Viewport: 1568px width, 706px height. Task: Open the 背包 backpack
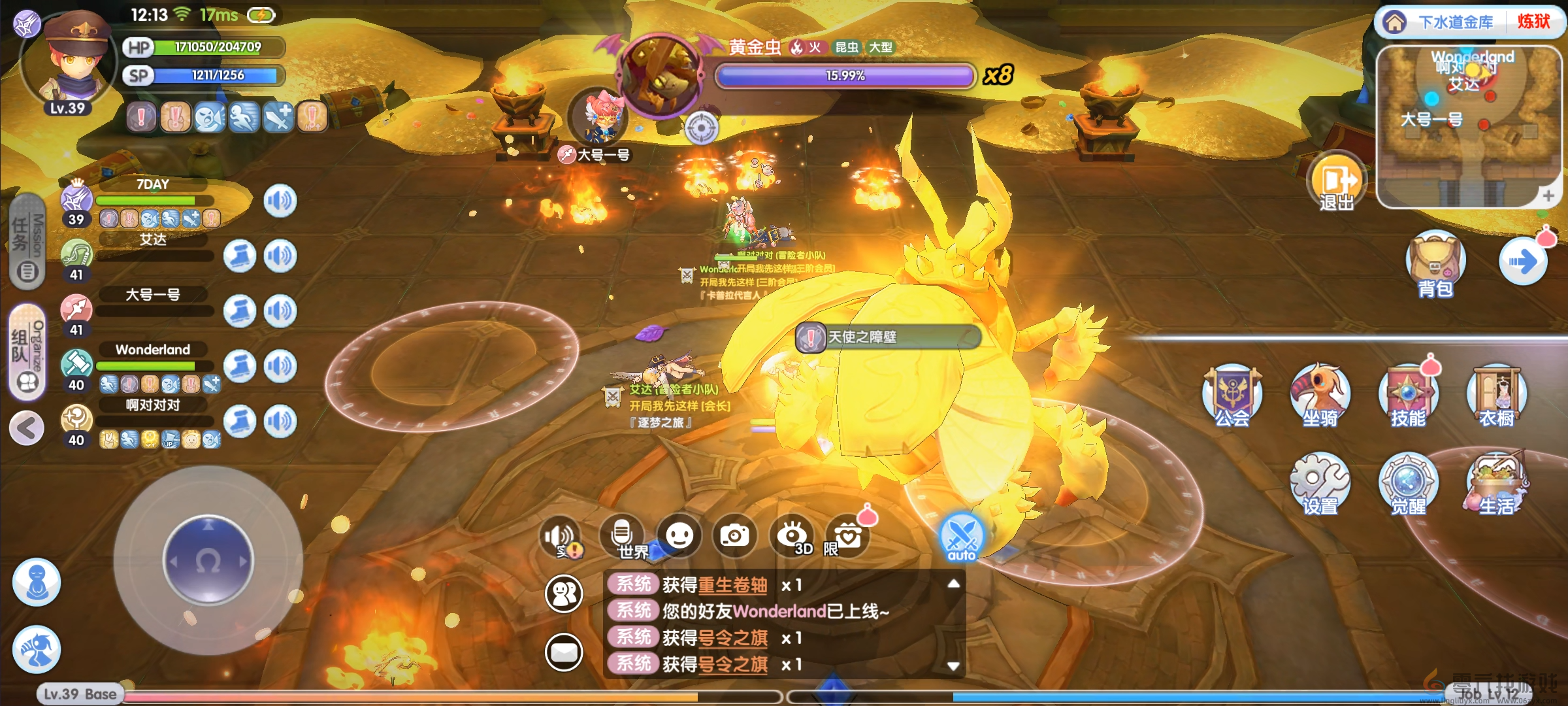(1435, 263)
